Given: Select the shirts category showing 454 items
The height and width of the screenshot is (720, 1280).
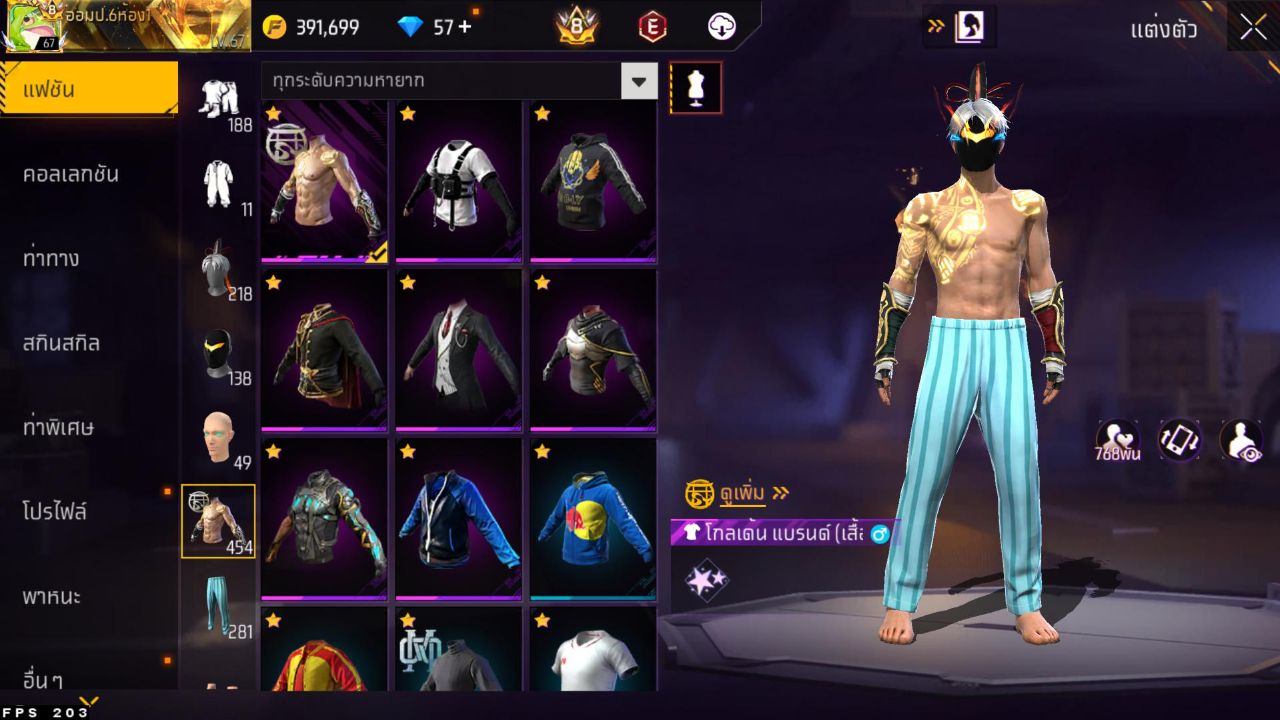Looking at the screenshot, I should [x=218, y=520].
